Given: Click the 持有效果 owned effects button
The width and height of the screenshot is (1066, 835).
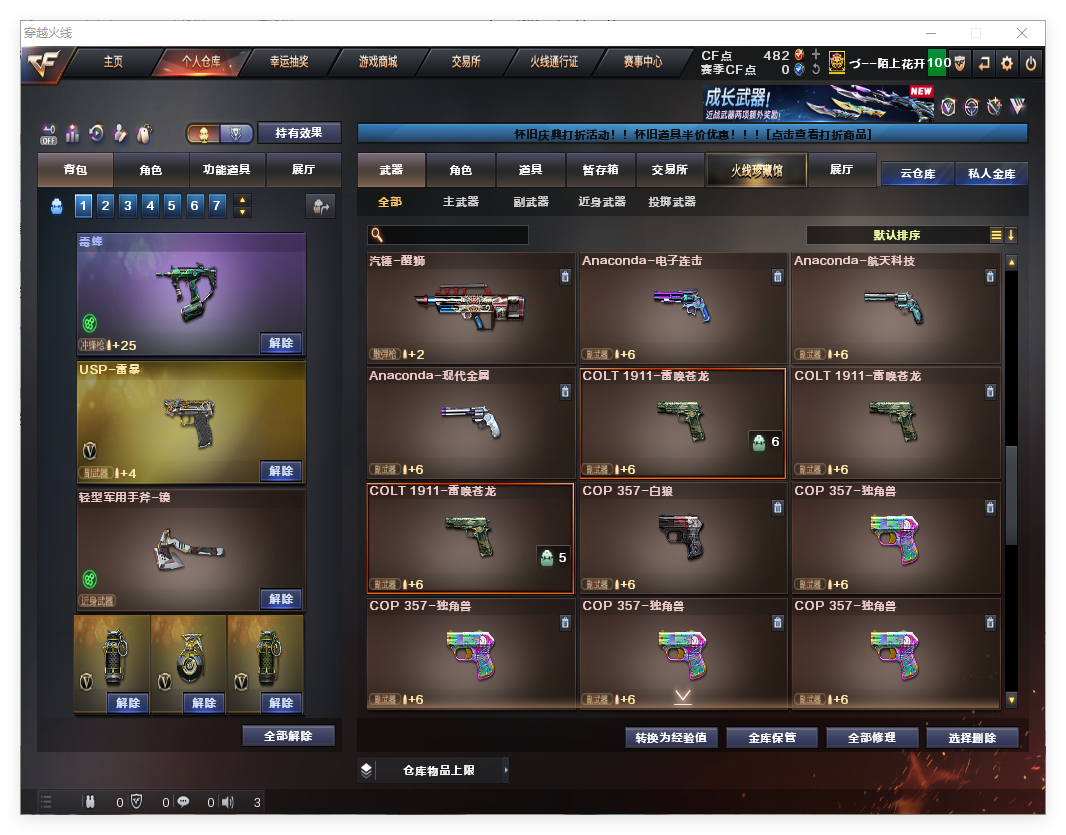Looking at the screenshot, I should tap(299, 133).
